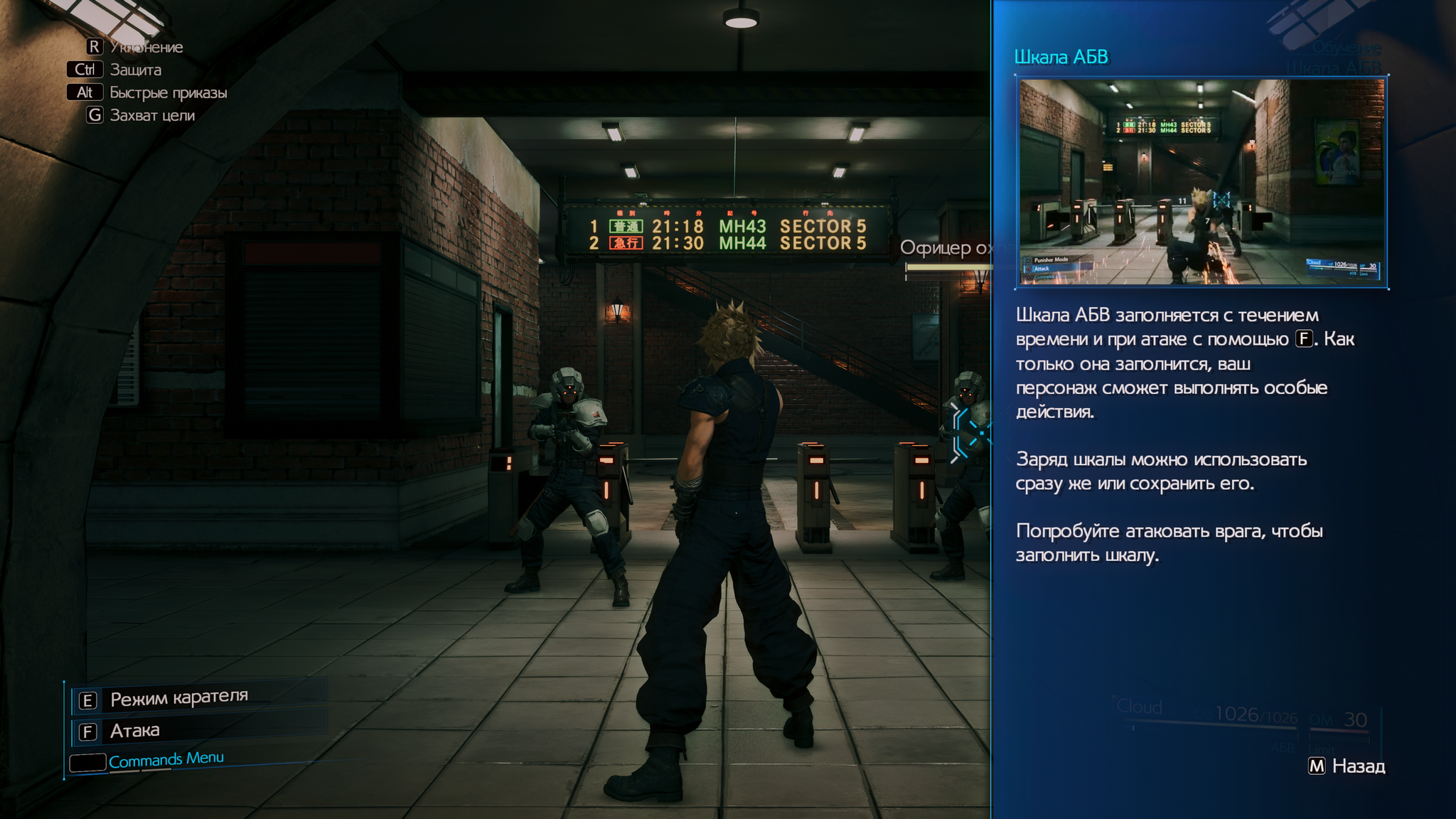Click the Назад button in tutorial panel

[1347, 766]
